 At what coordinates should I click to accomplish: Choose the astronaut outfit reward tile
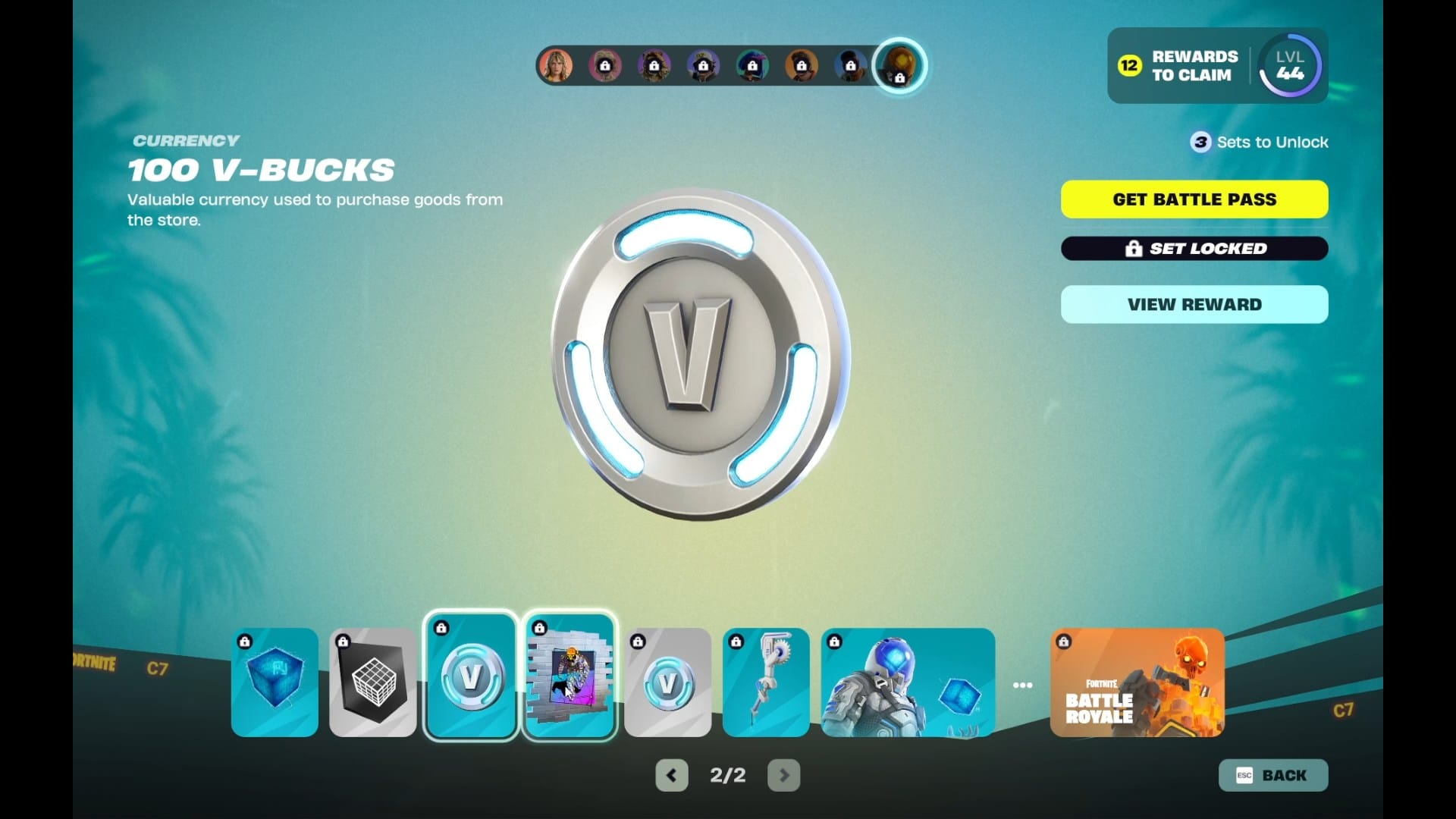pyautogui.click(x=908, y=682)
